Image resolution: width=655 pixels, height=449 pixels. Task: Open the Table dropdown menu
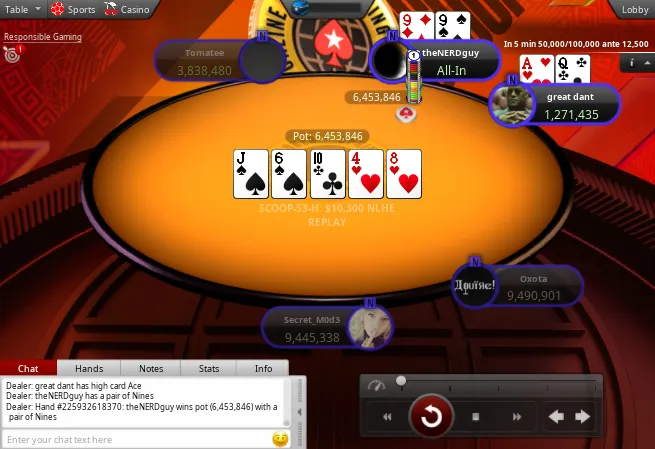coord(22,9)
